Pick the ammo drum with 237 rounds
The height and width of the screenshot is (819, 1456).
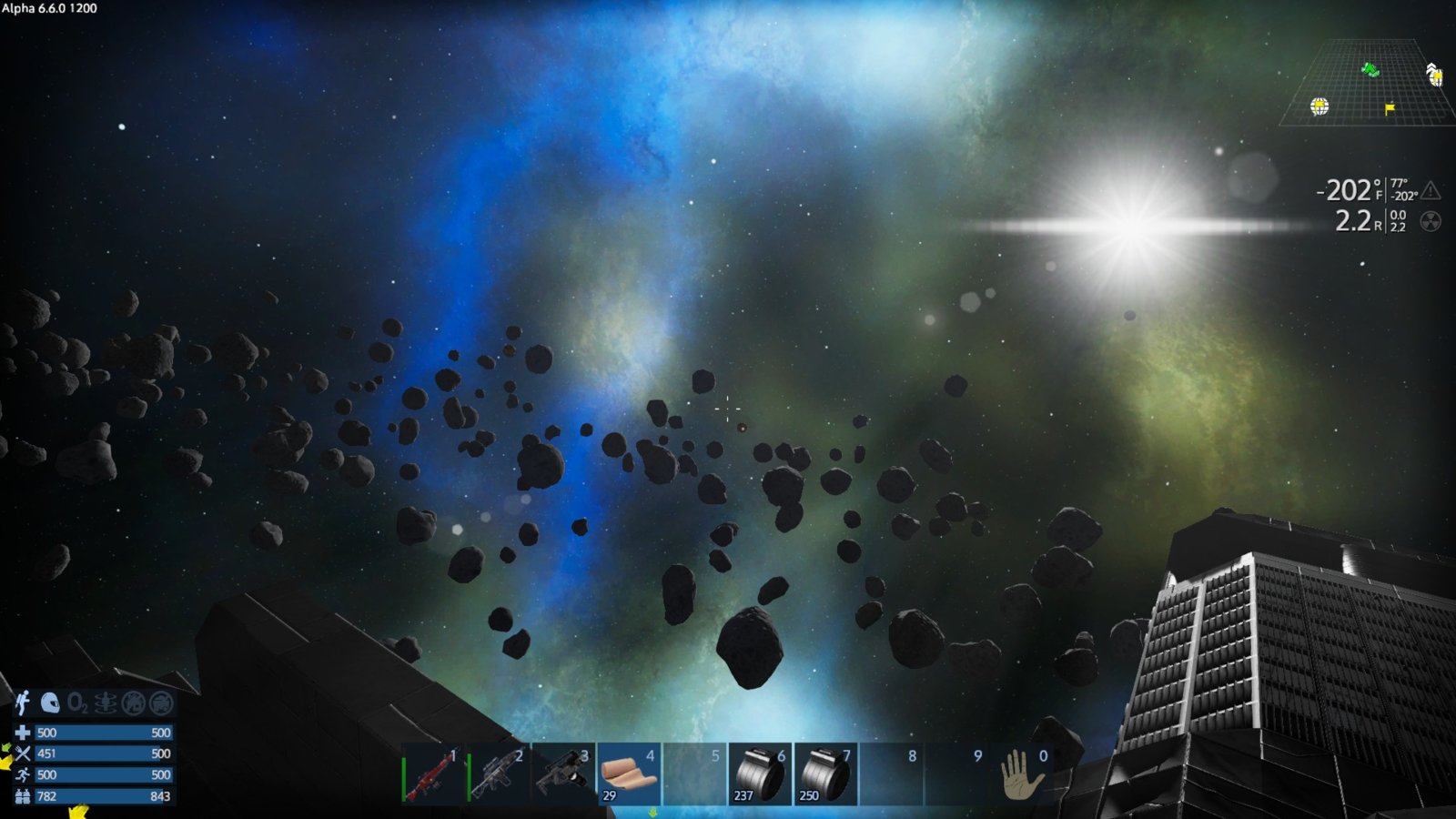(760, 774)
